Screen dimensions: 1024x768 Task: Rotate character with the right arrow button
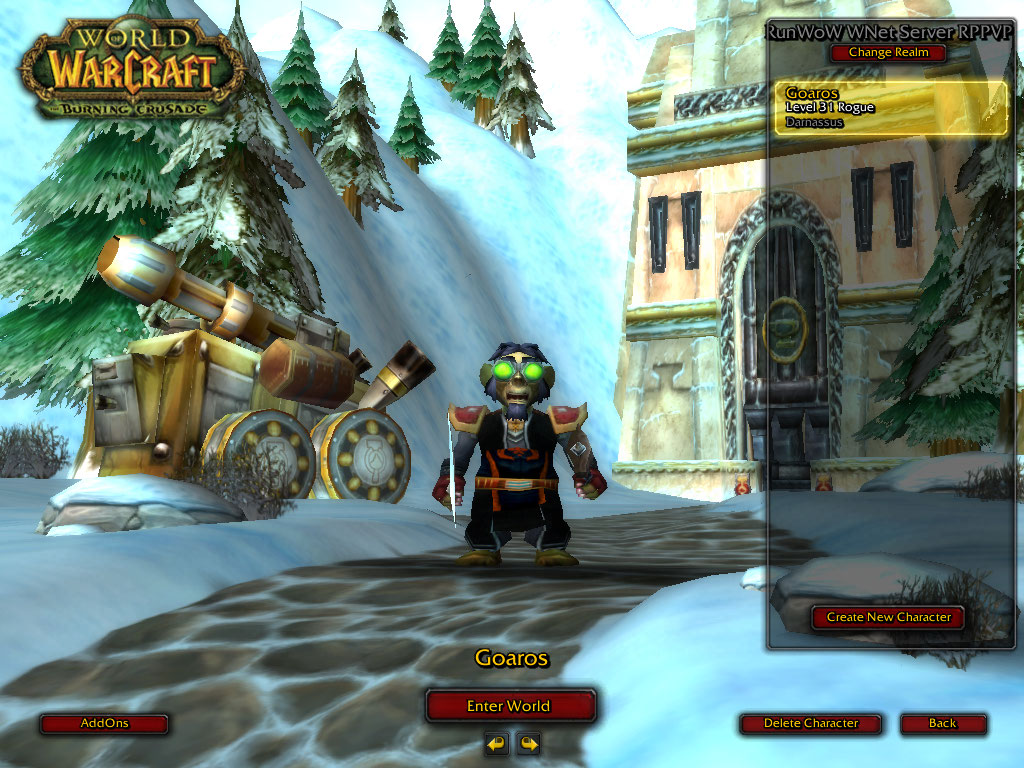pyautogui.click(x=528, y=743)
